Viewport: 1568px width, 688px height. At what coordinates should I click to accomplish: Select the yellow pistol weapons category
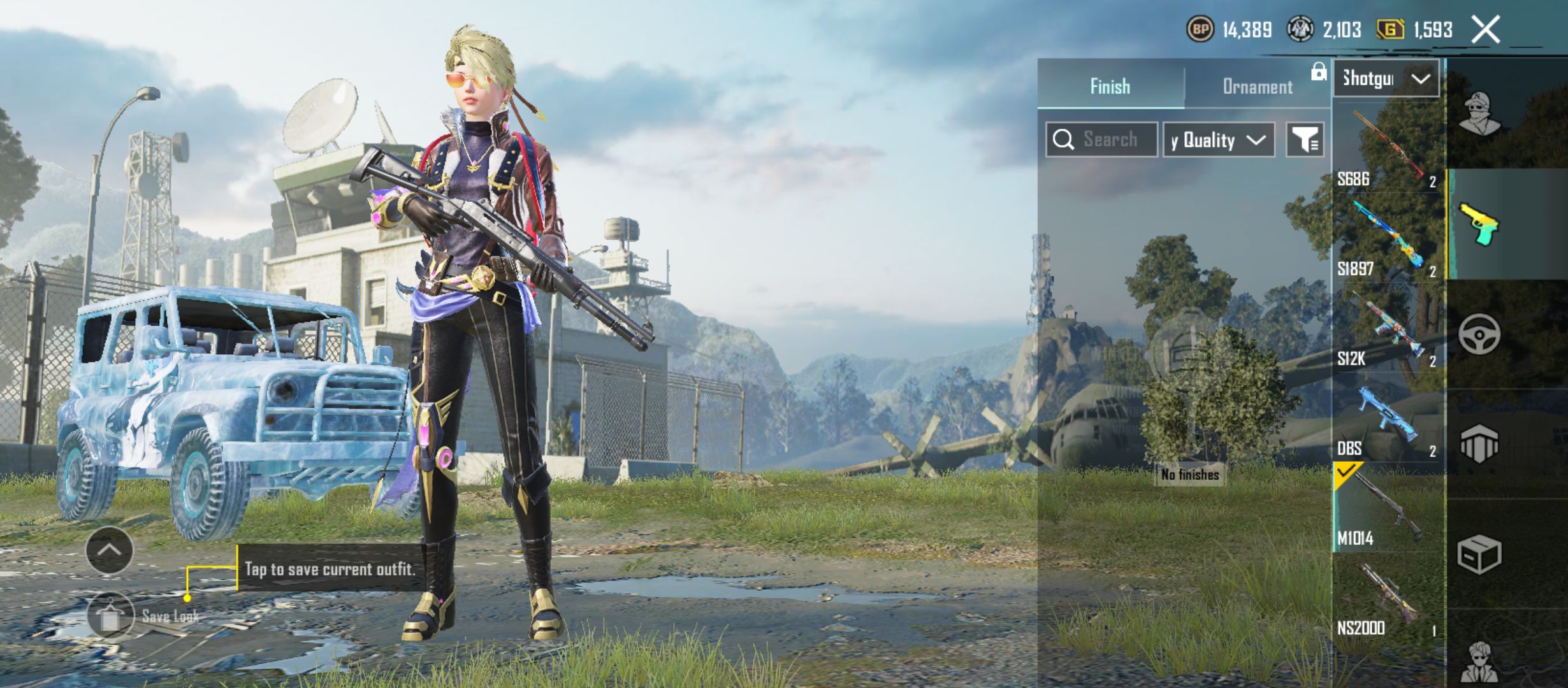tap(1479, 224)
